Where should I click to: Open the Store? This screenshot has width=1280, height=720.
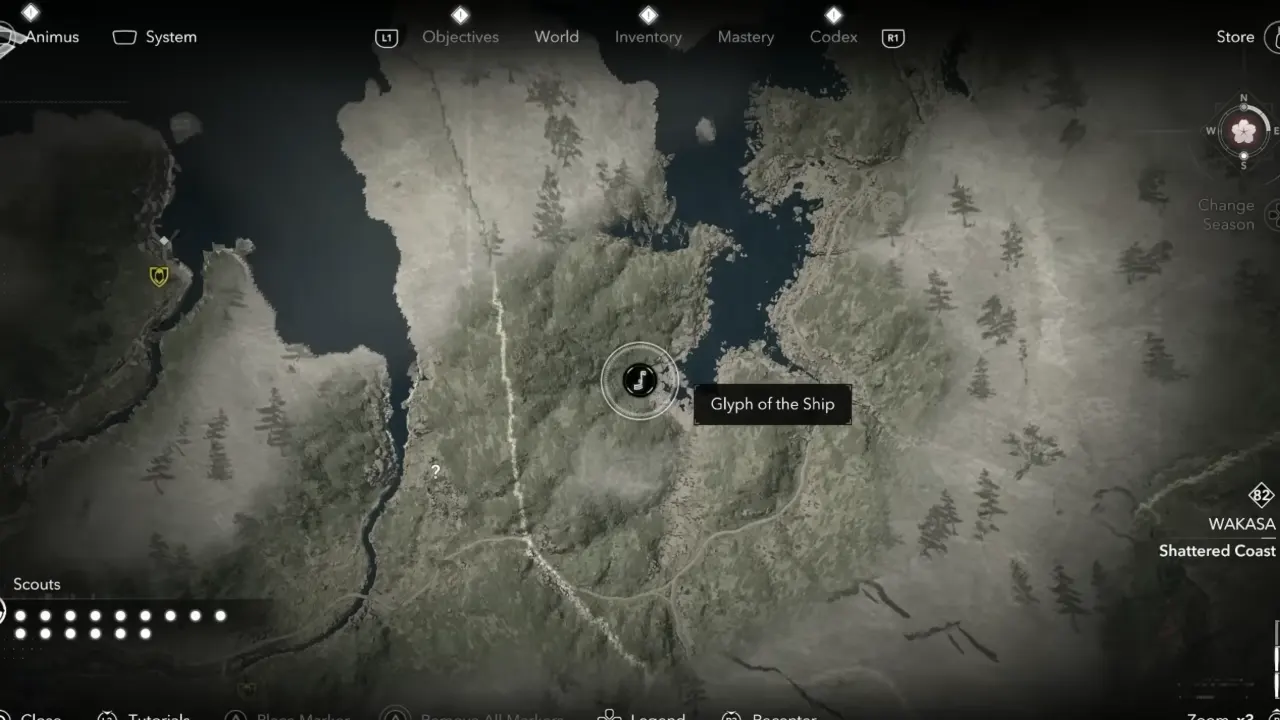point(1235,37)
